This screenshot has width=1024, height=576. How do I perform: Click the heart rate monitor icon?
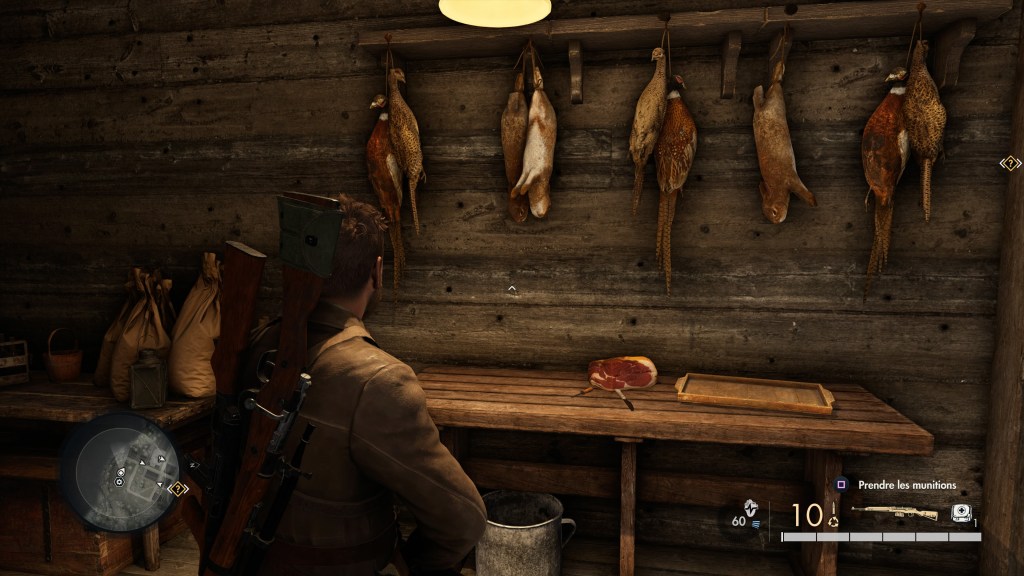tap(752, 507)
